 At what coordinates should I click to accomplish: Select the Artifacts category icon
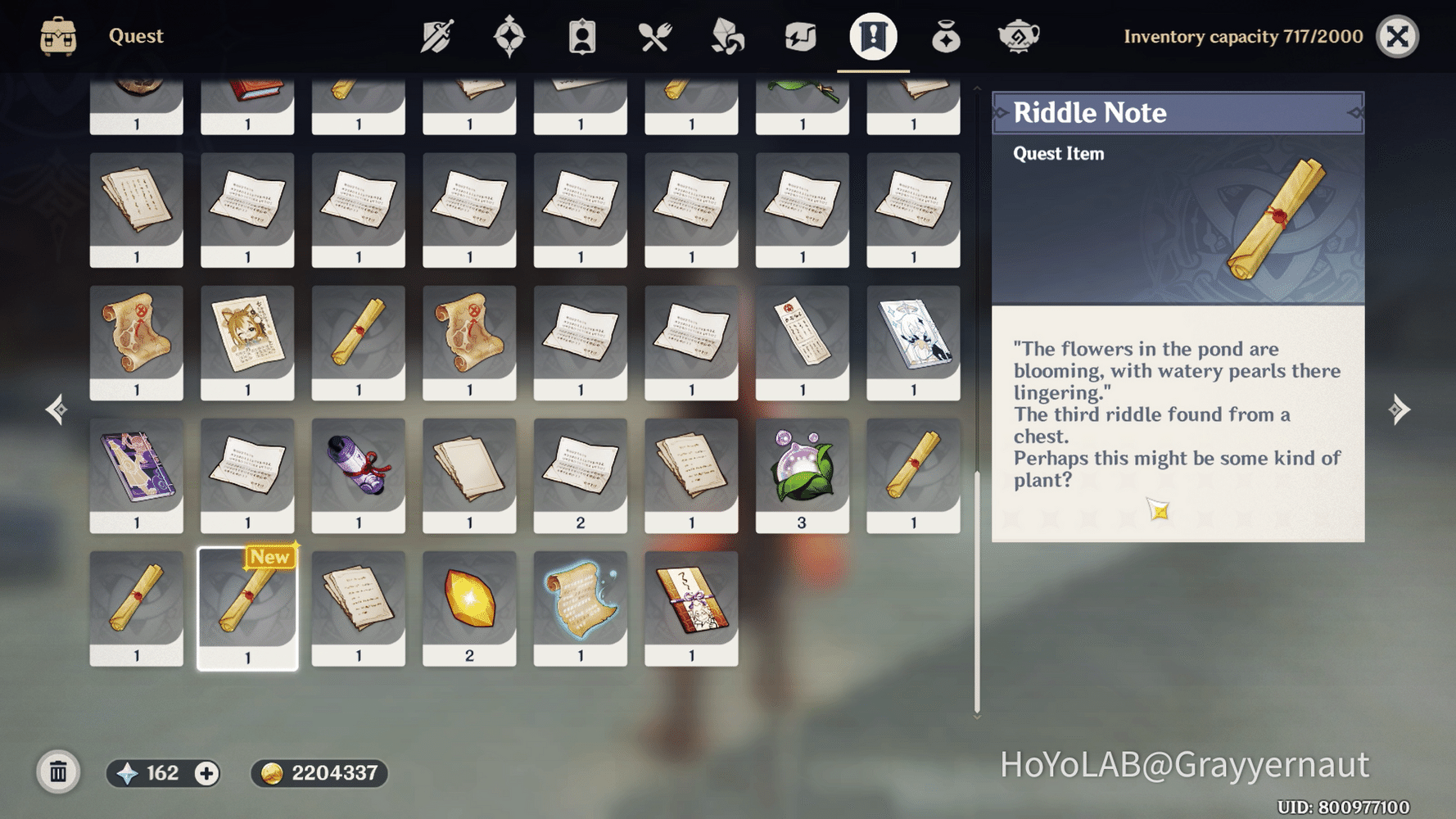510,36
